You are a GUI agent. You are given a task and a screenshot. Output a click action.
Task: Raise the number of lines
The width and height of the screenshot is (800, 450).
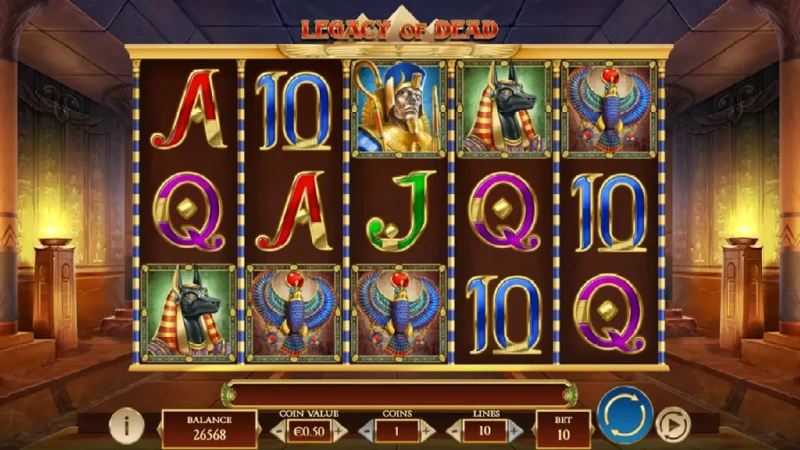[x=517, y=431]
